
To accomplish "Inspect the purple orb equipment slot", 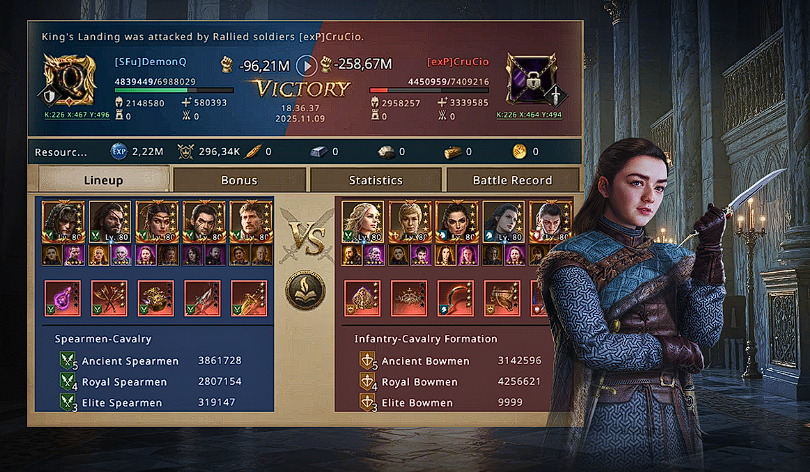I will pos(62,297).
